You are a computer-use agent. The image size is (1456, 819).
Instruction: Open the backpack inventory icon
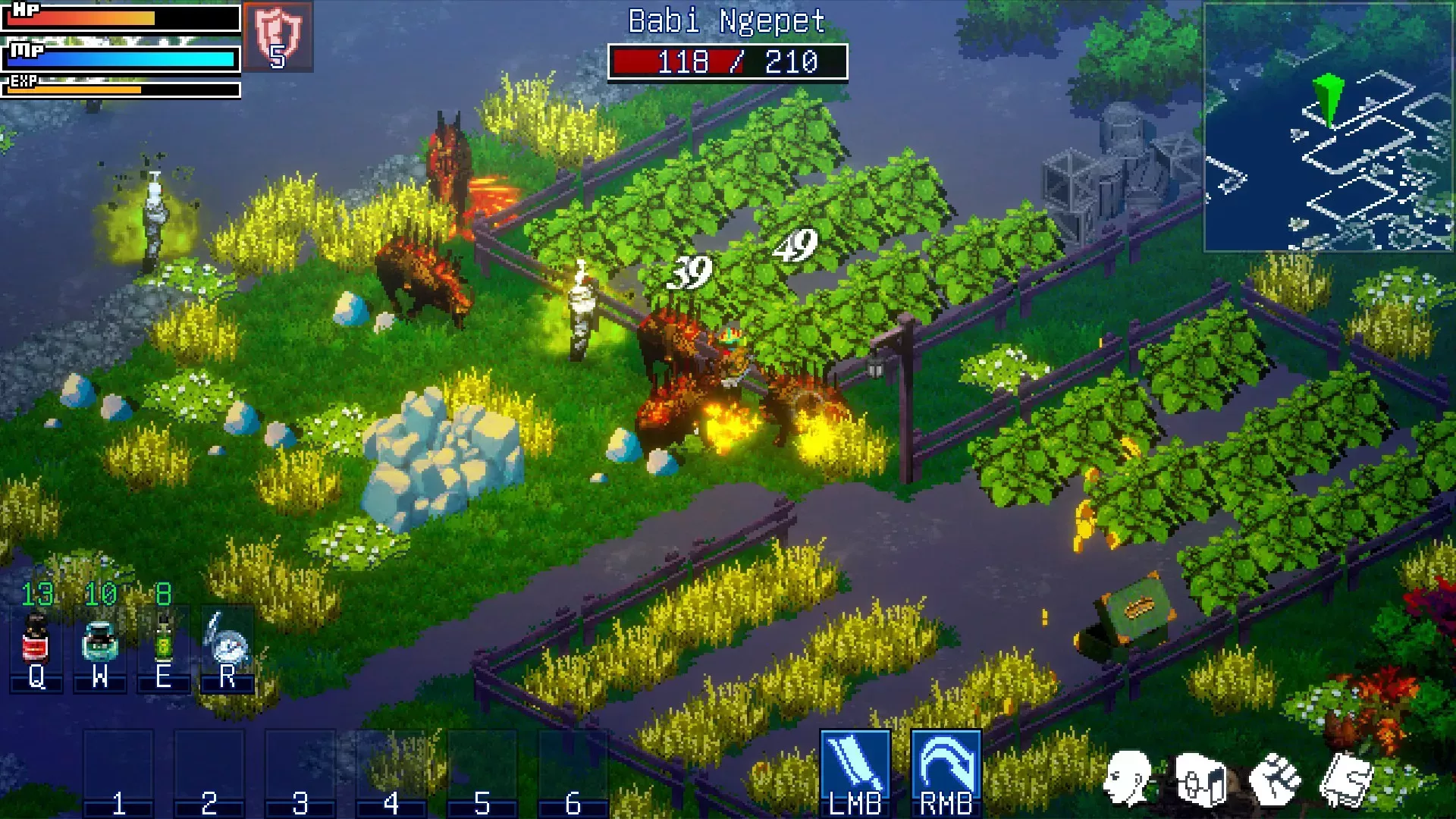point(1200,780)
